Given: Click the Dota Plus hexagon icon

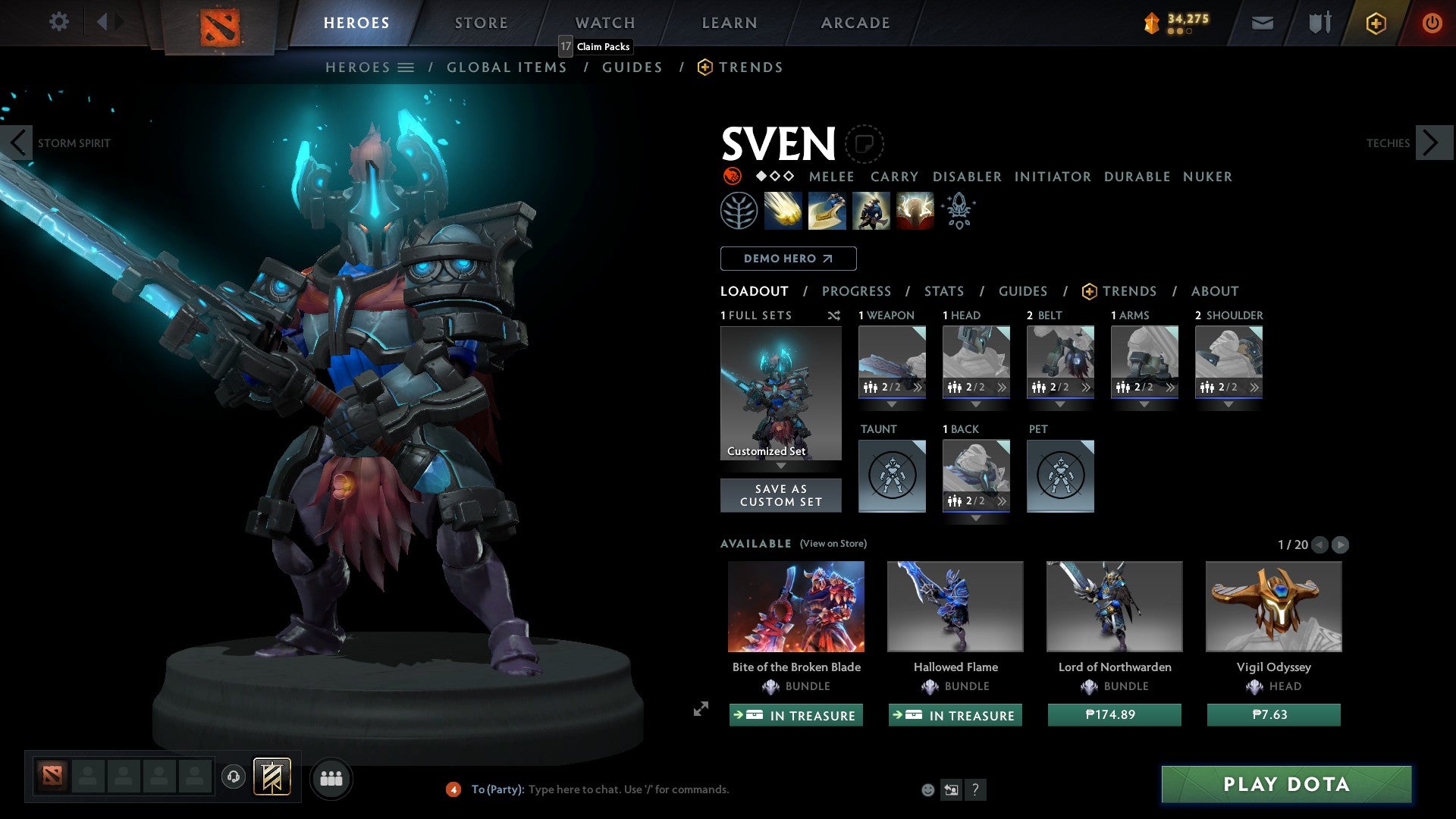Looking at the screenshot, I should pyautogui.click(x=1375, y=22).
